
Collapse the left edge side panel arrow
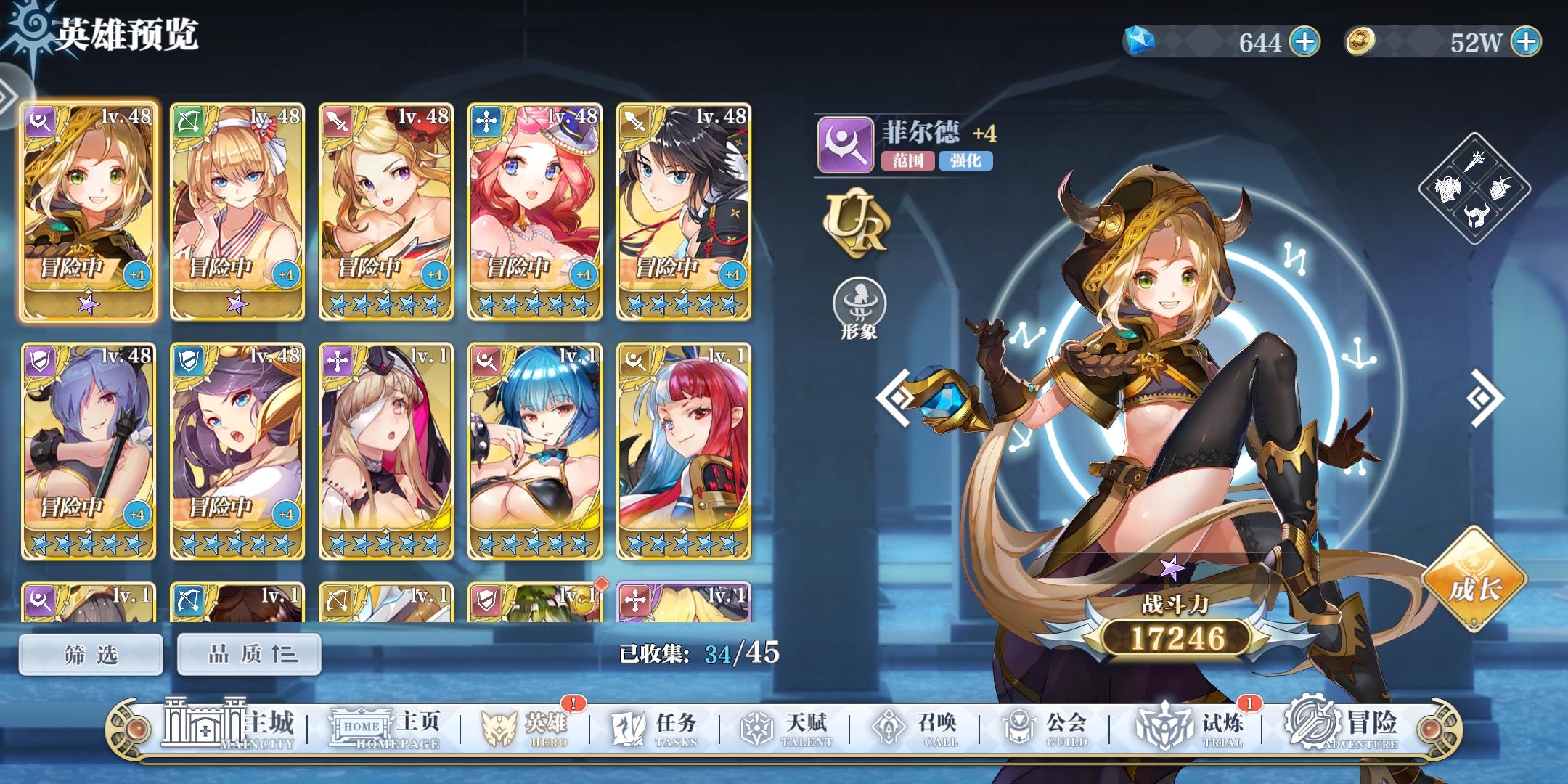pos(9,93)
